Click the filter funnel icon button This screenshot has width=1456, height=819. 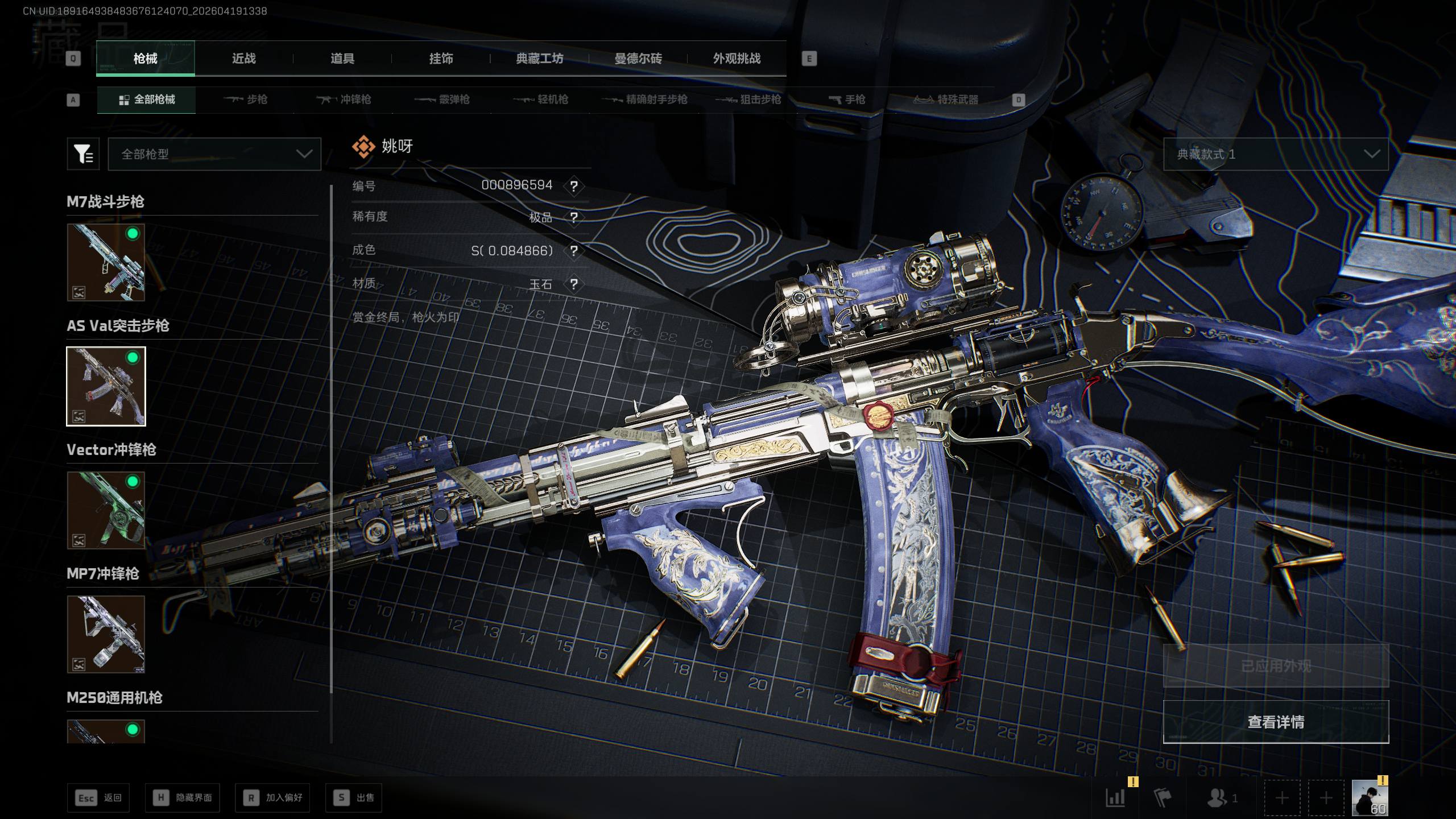(83, 154)
